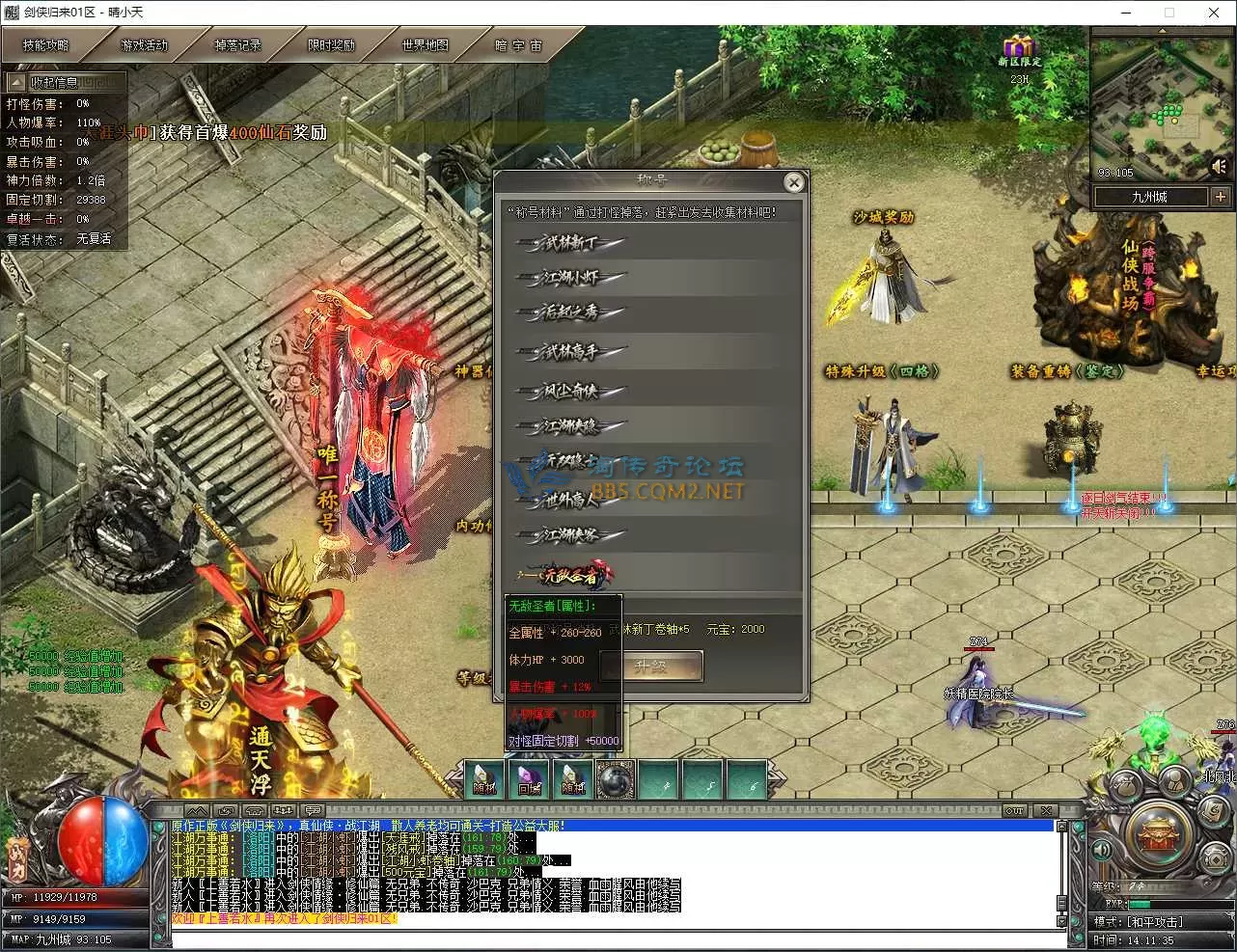Select the 江湖小虾 title row
Image resolution: width=1237 pixels, height=952 pixels.
(571, 279)
